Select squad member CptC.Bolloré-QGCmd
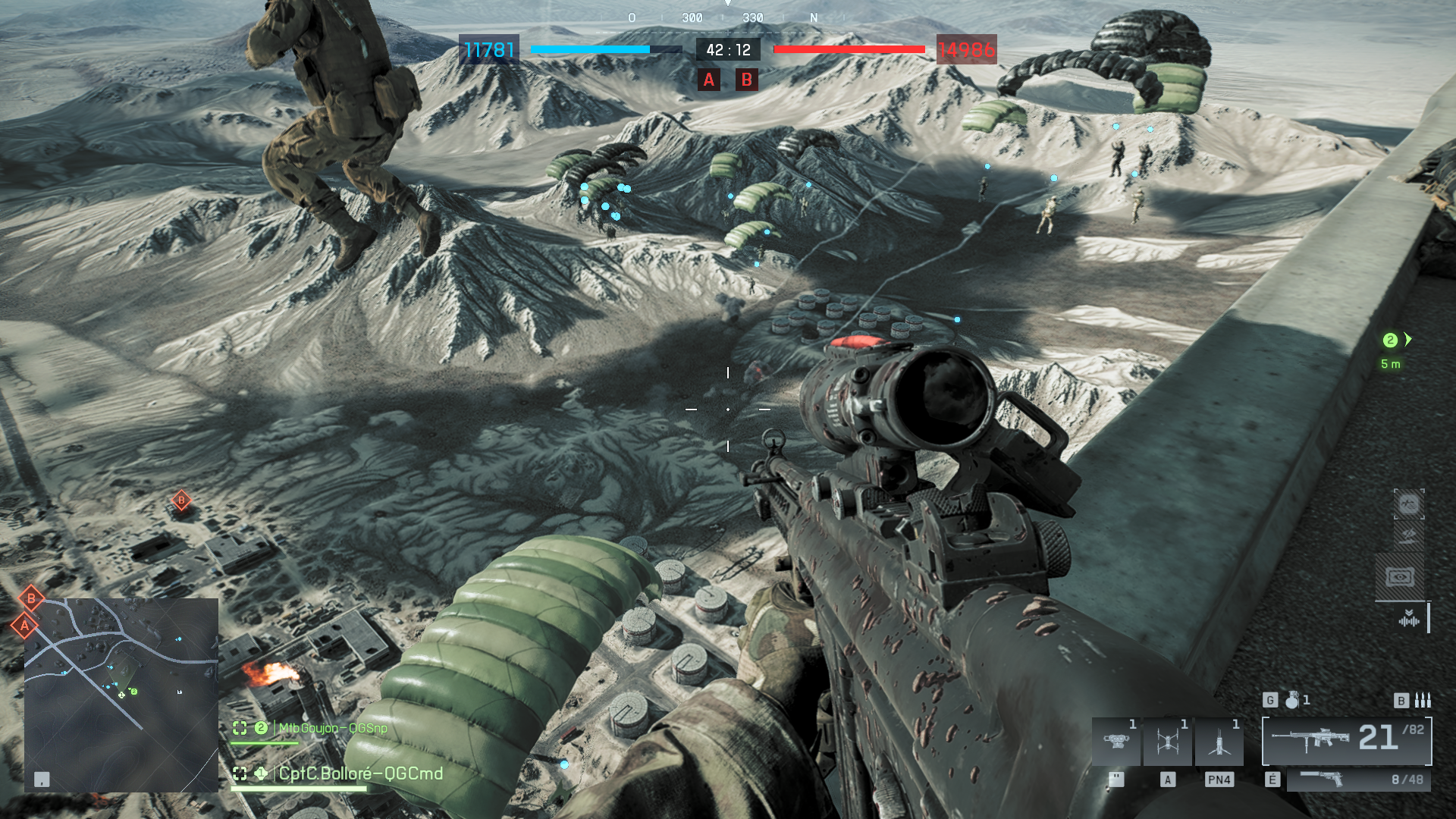This screenshot has height=819, width=1456. [x=360, y=773]
